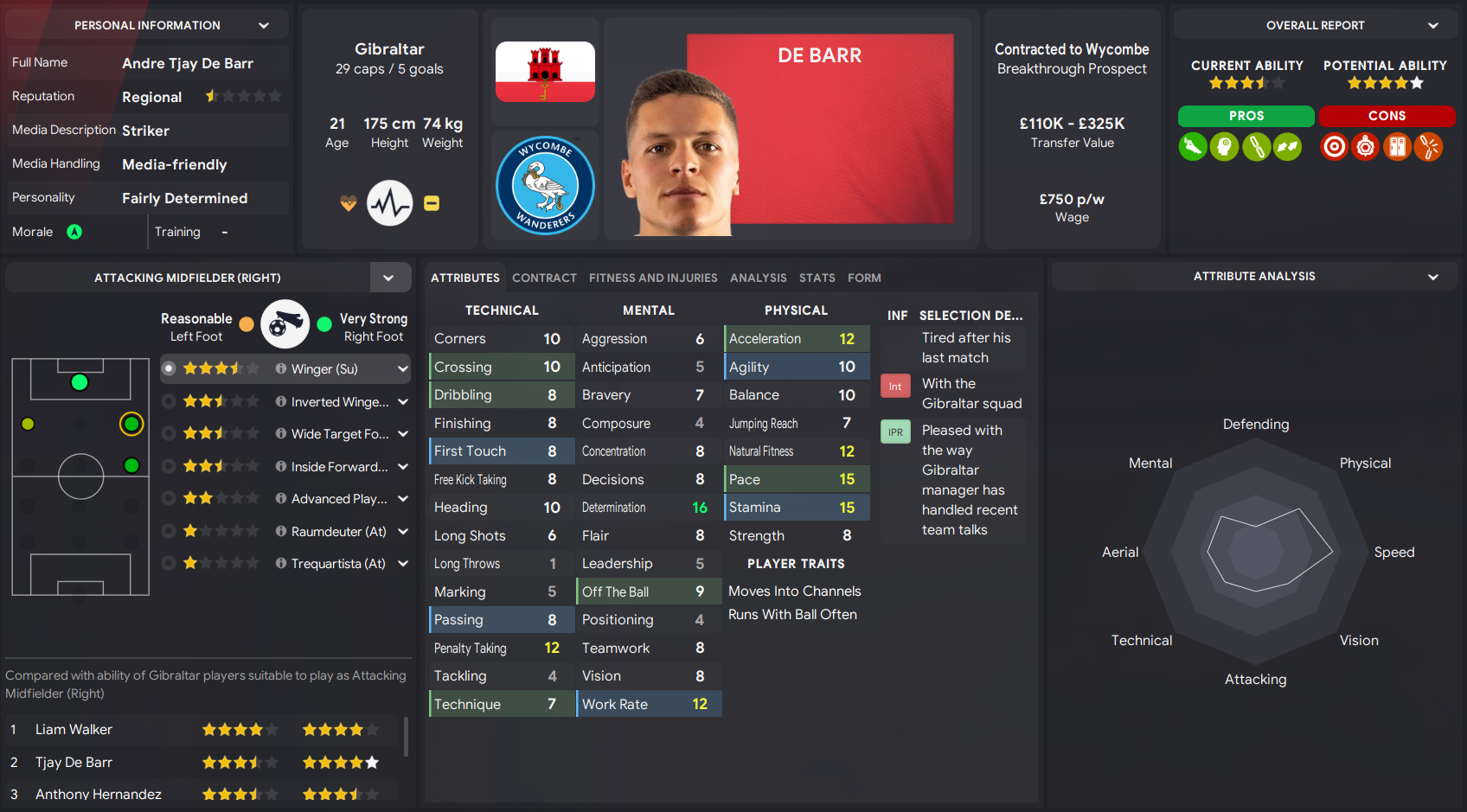The height and width of the screenshot is (812, 1467).
Task: Choose the Raumdeuter (At) role radio button
Action: click(170, 531)
